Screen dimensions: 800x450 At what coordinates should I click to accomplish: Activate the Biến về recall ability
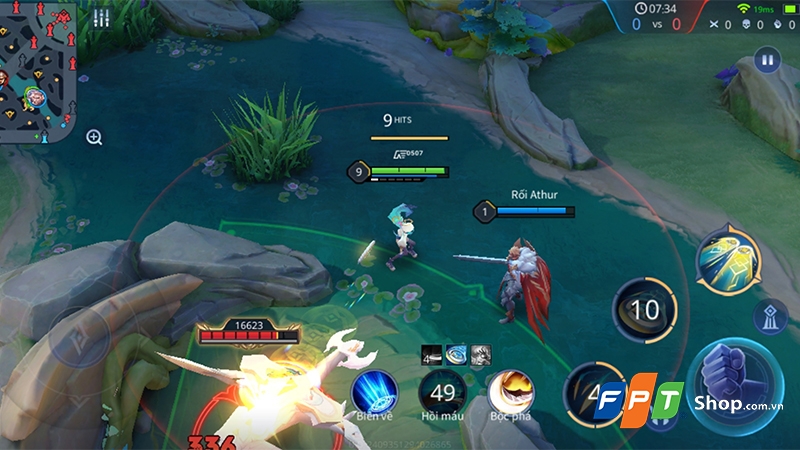[x=375, y=391]
